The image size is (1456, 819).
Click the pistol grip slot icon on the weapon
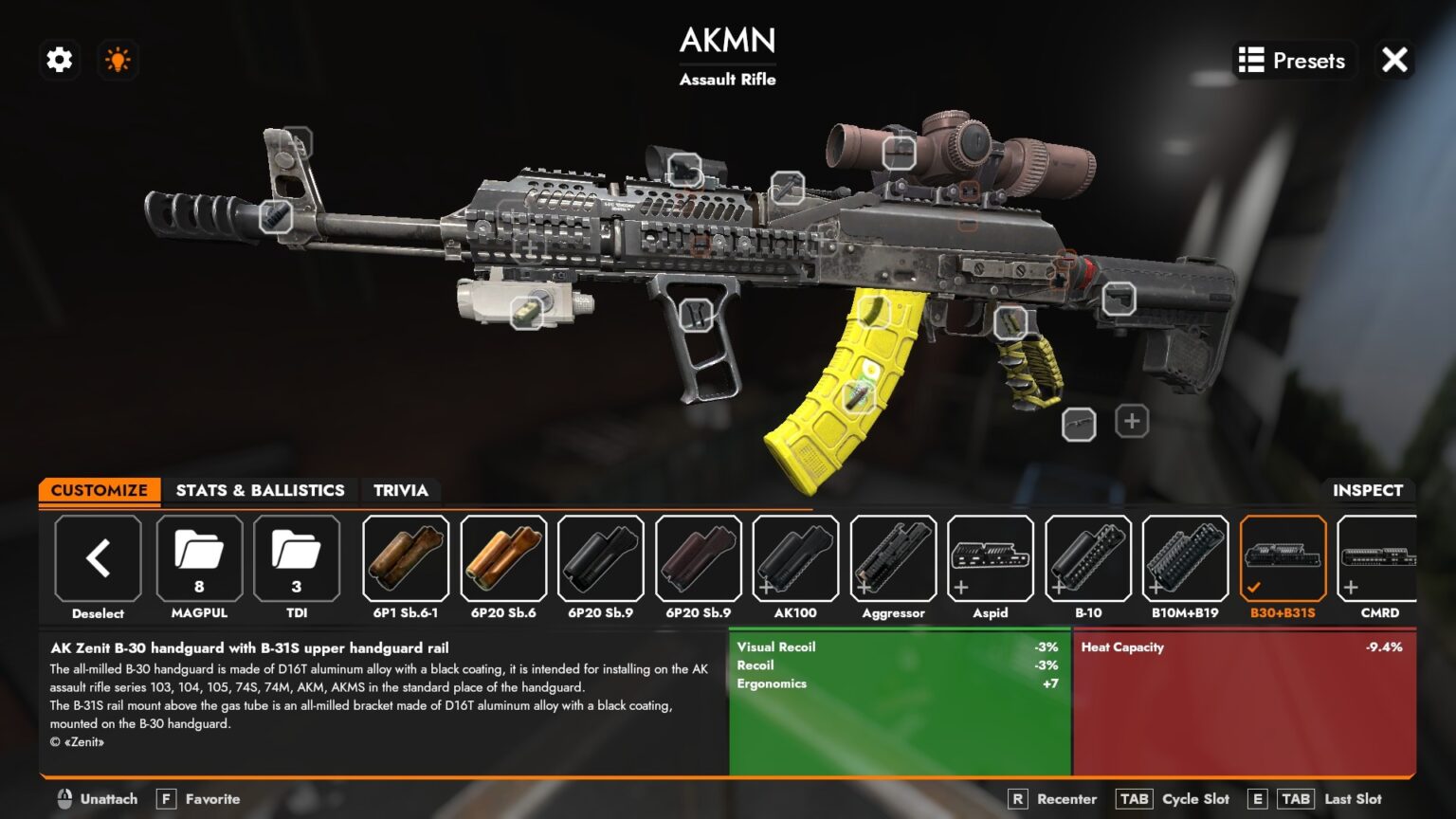pos(1012,322)
